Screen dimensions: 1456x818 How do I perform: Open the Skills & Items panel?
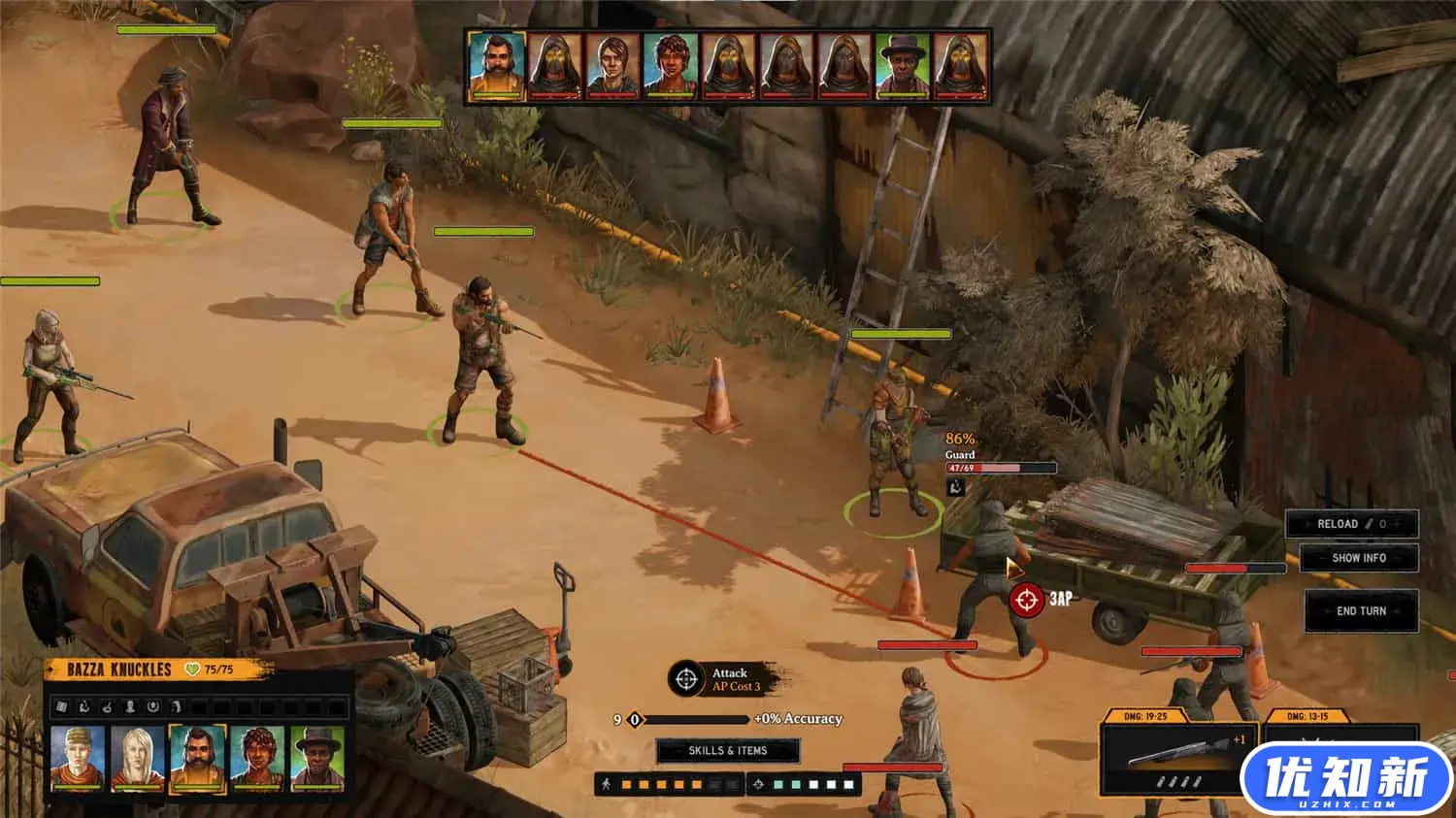tap(728, 750)
